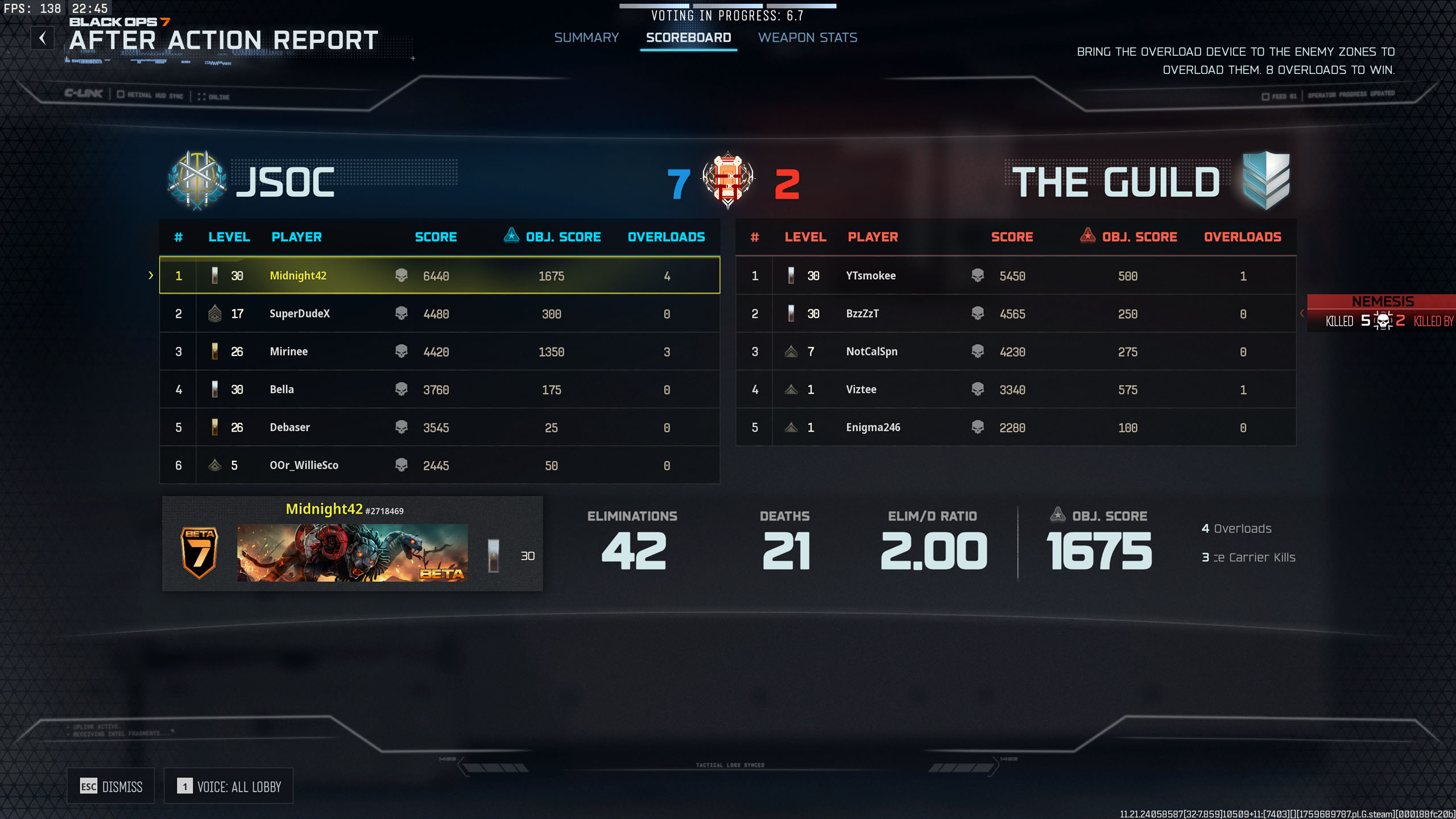Select Enigma246's player row

click(x=1016, y=427)
